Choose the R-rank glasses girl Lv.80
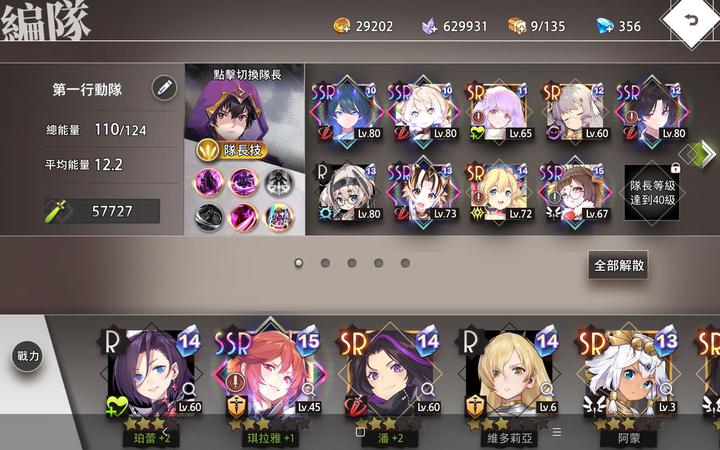720x450 pixels. (x=346, y=190)
